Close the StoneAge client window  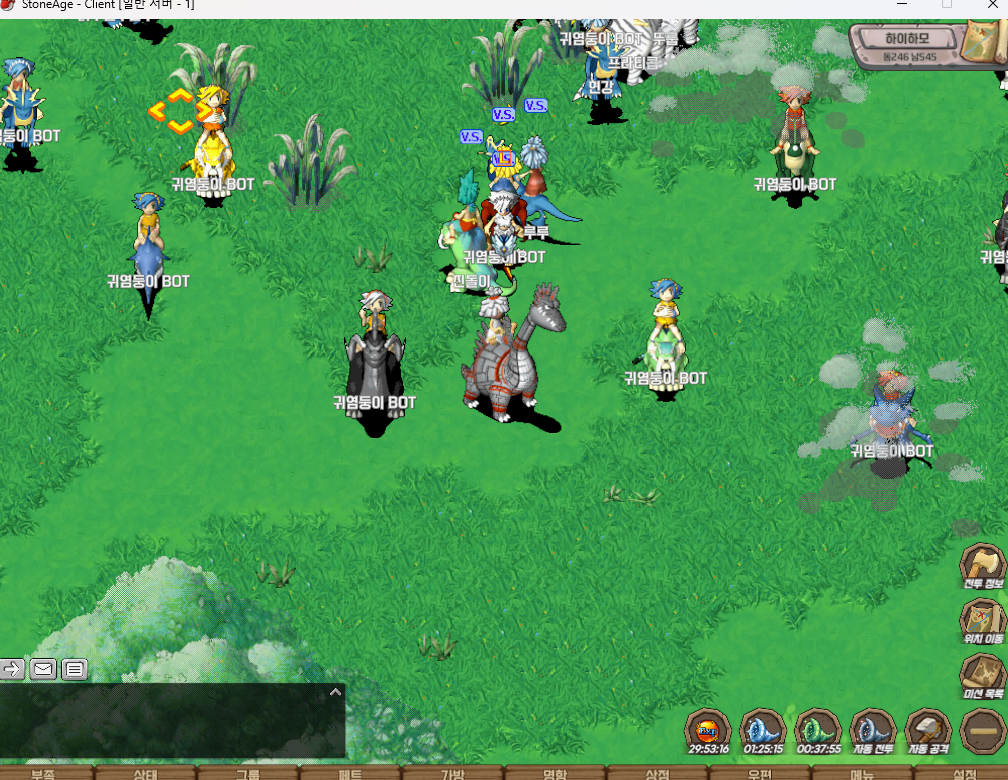(990, 5)
